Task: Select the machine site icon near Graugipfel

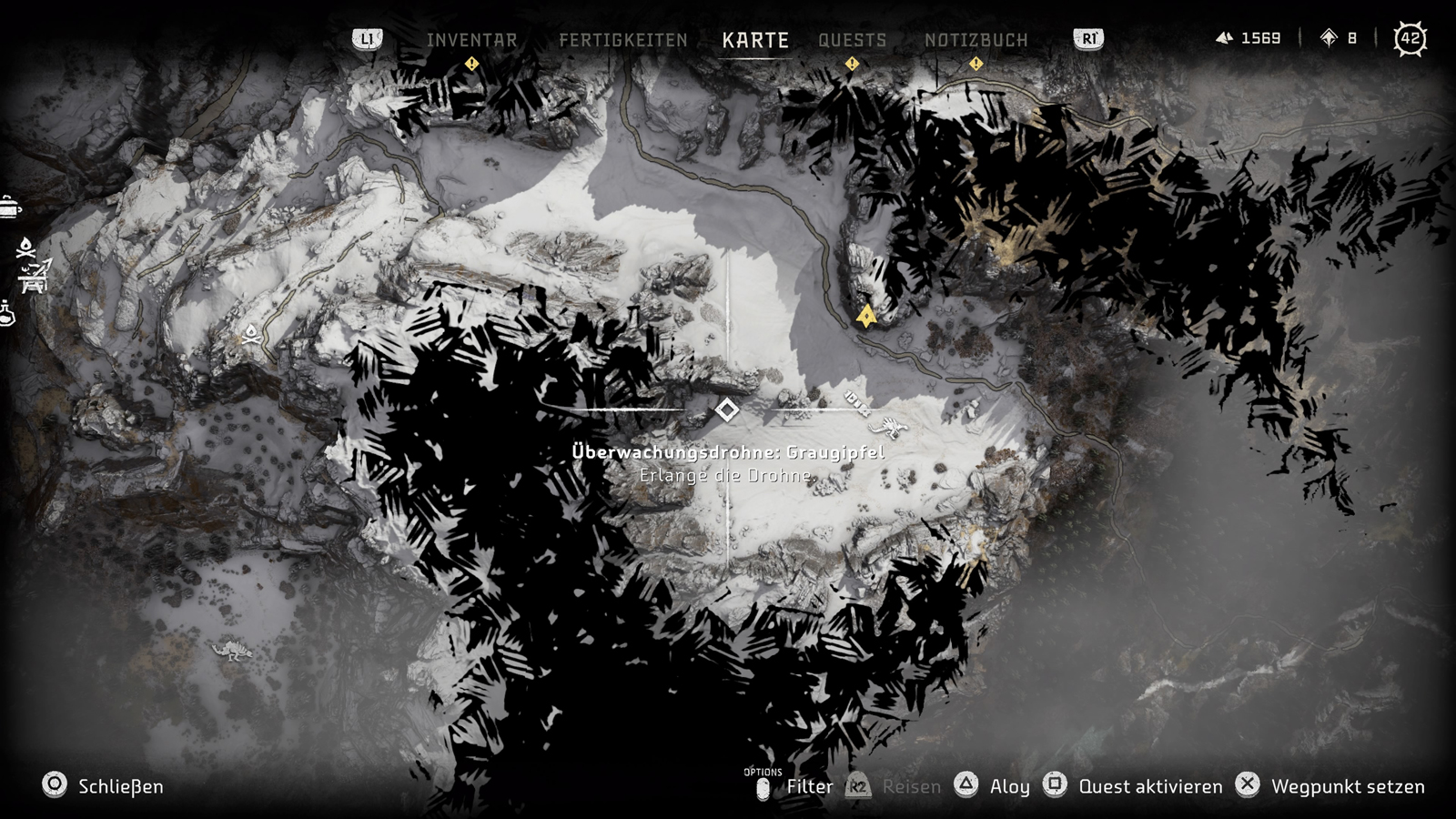Action: point(887,427)
